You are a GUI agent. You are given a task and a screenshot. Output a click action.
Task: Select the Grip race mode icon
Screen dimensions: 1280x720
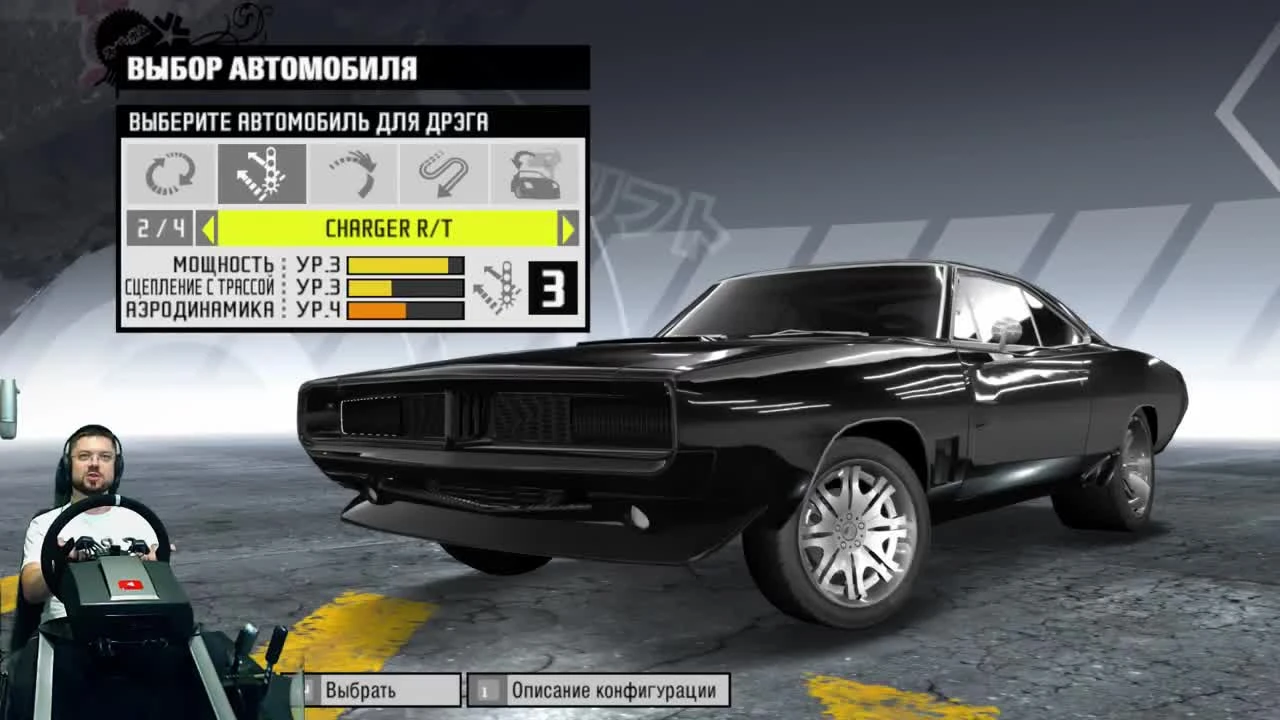coord(170,172)
